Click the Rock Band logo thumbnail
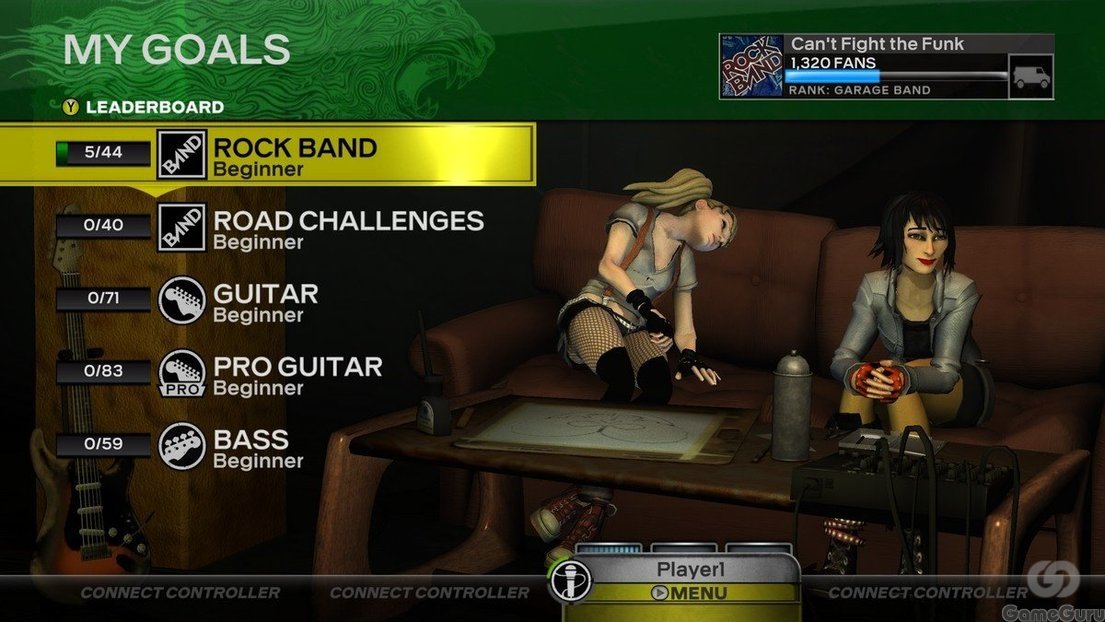Screen dimensions: 1105x622 (x=752, y=67)
